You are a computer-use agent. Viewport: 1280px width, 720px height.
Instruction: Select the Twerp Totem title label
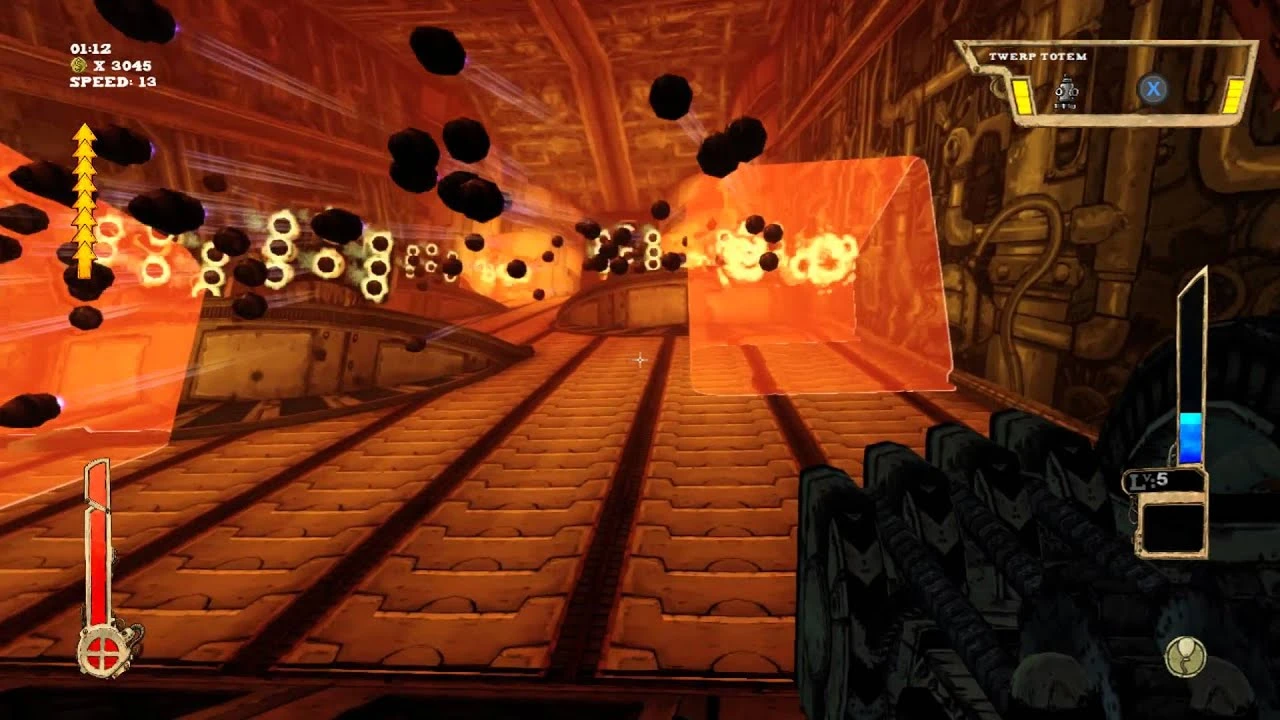click(x=1038, y=57)
